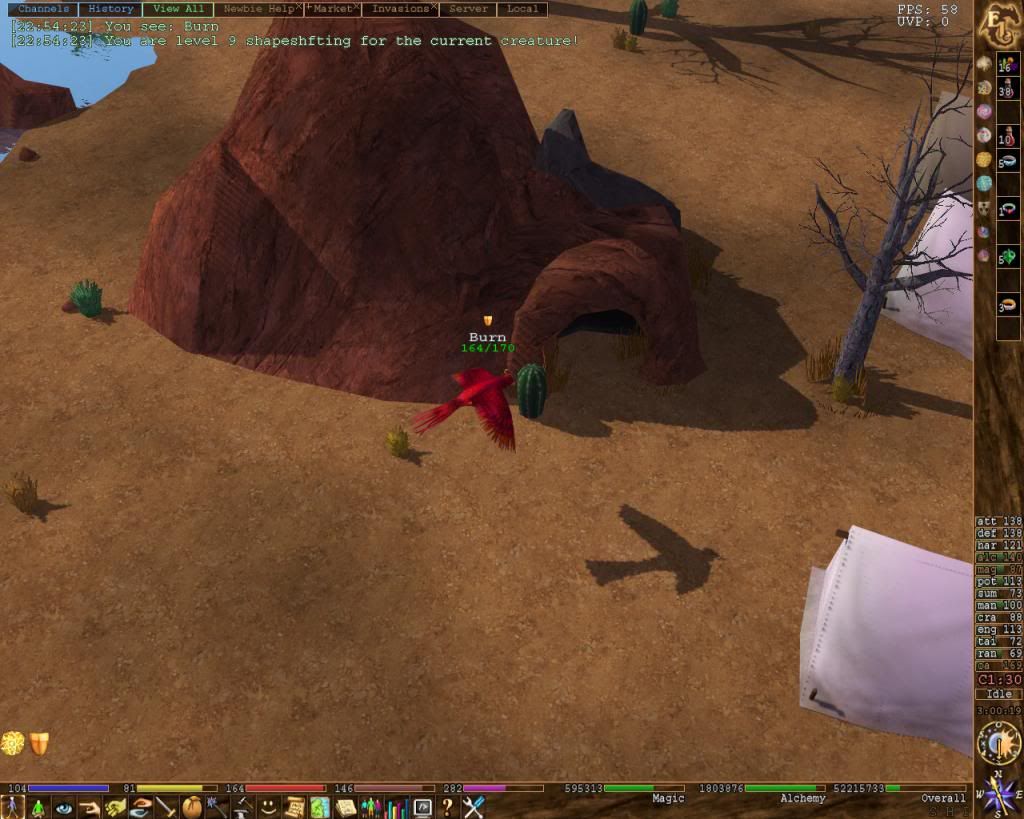Open the Market channel tab
Image resolution: width=1024 pixels, height=819 pixels.
(x=331, y=9)
